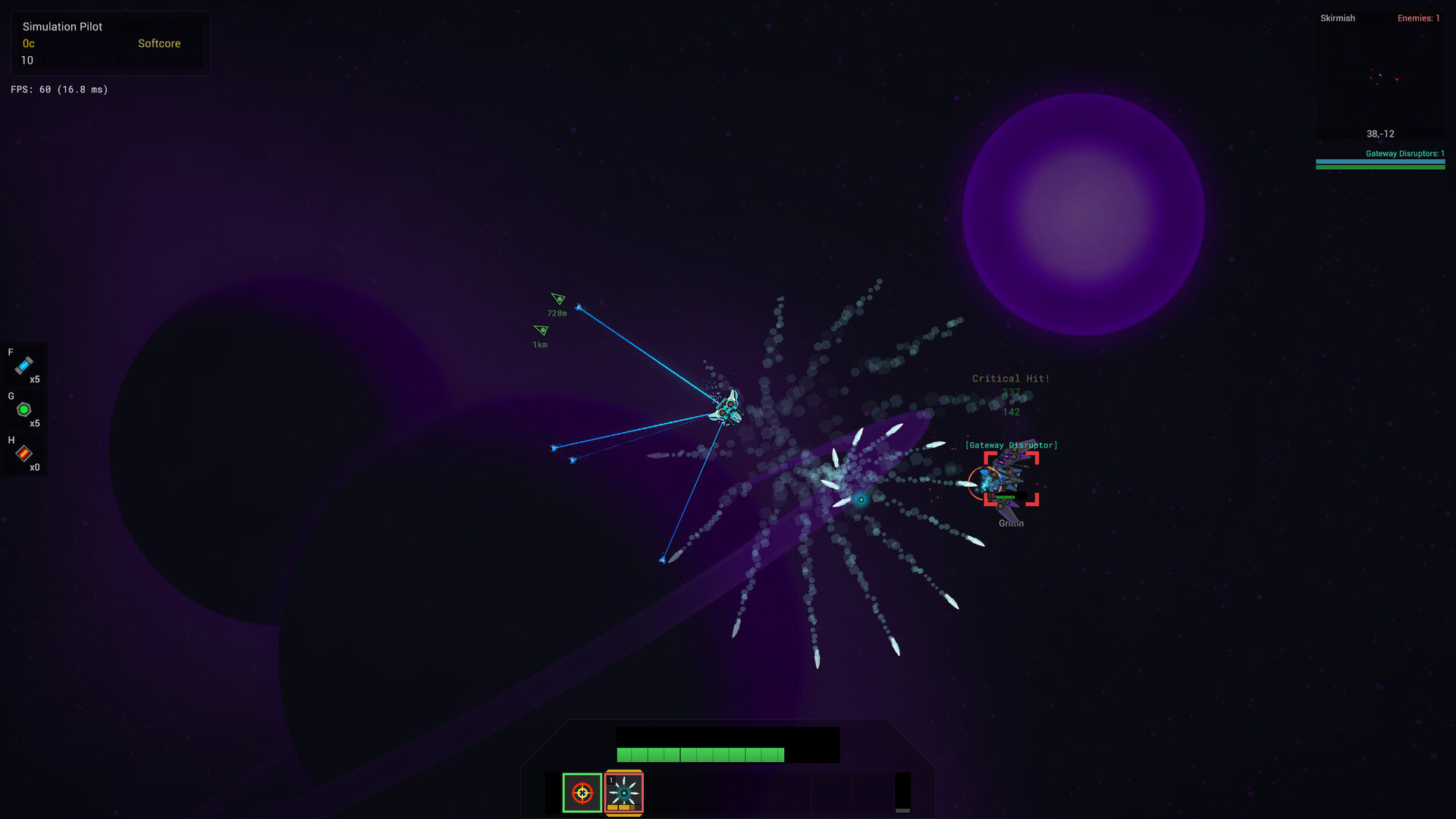Select the Enemies: 1 counter
The image size is (1456, 819).
point(1419,17)
